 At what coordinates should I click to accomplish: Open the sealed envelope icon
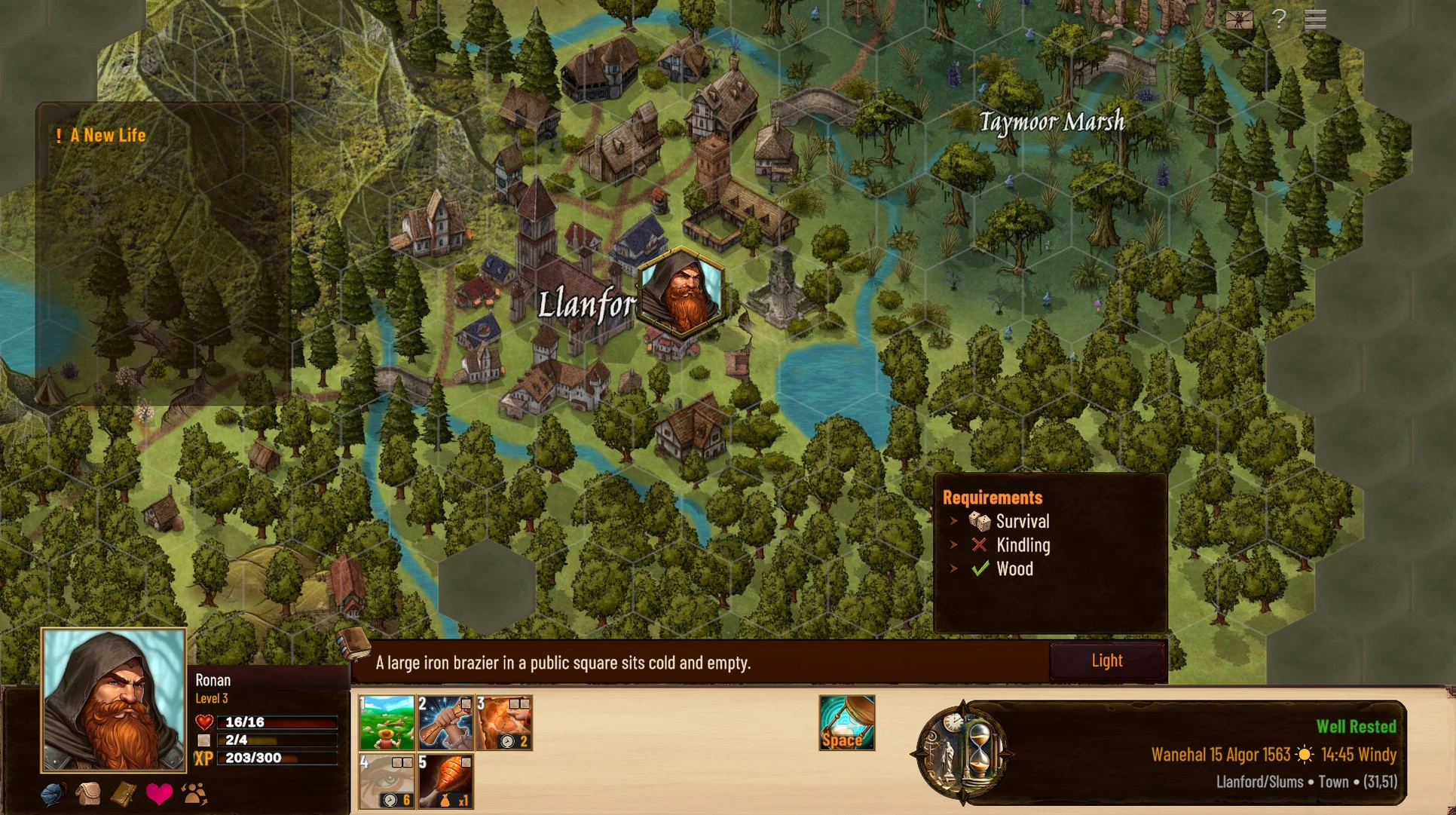tap(1238, 19)
